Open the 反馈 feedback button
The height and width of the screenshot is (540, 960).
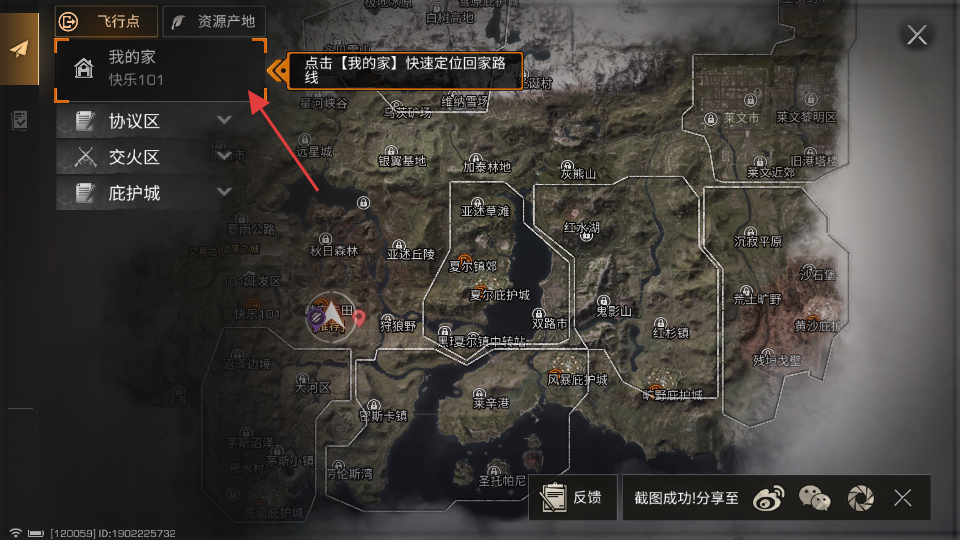pos(572,497)
